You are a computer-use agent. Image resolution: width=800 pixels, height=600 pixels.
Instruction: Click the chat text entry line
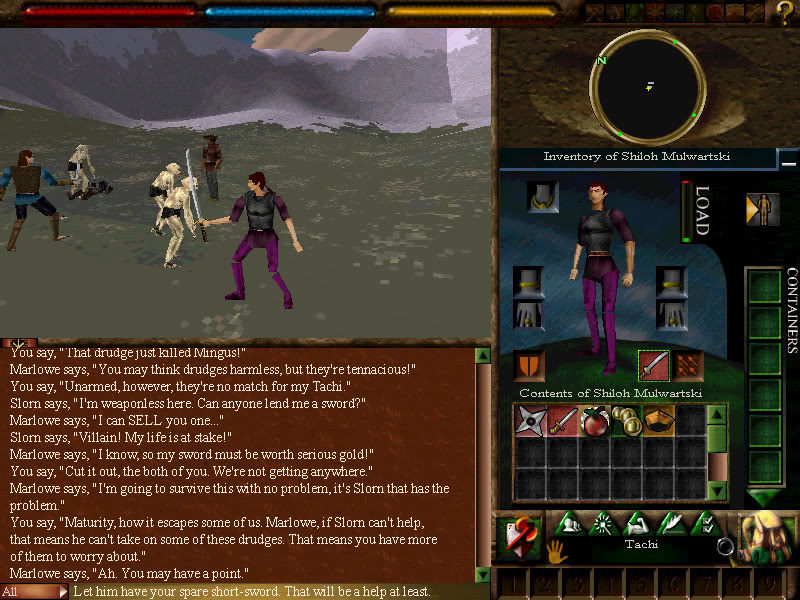(x=270, y=591)
